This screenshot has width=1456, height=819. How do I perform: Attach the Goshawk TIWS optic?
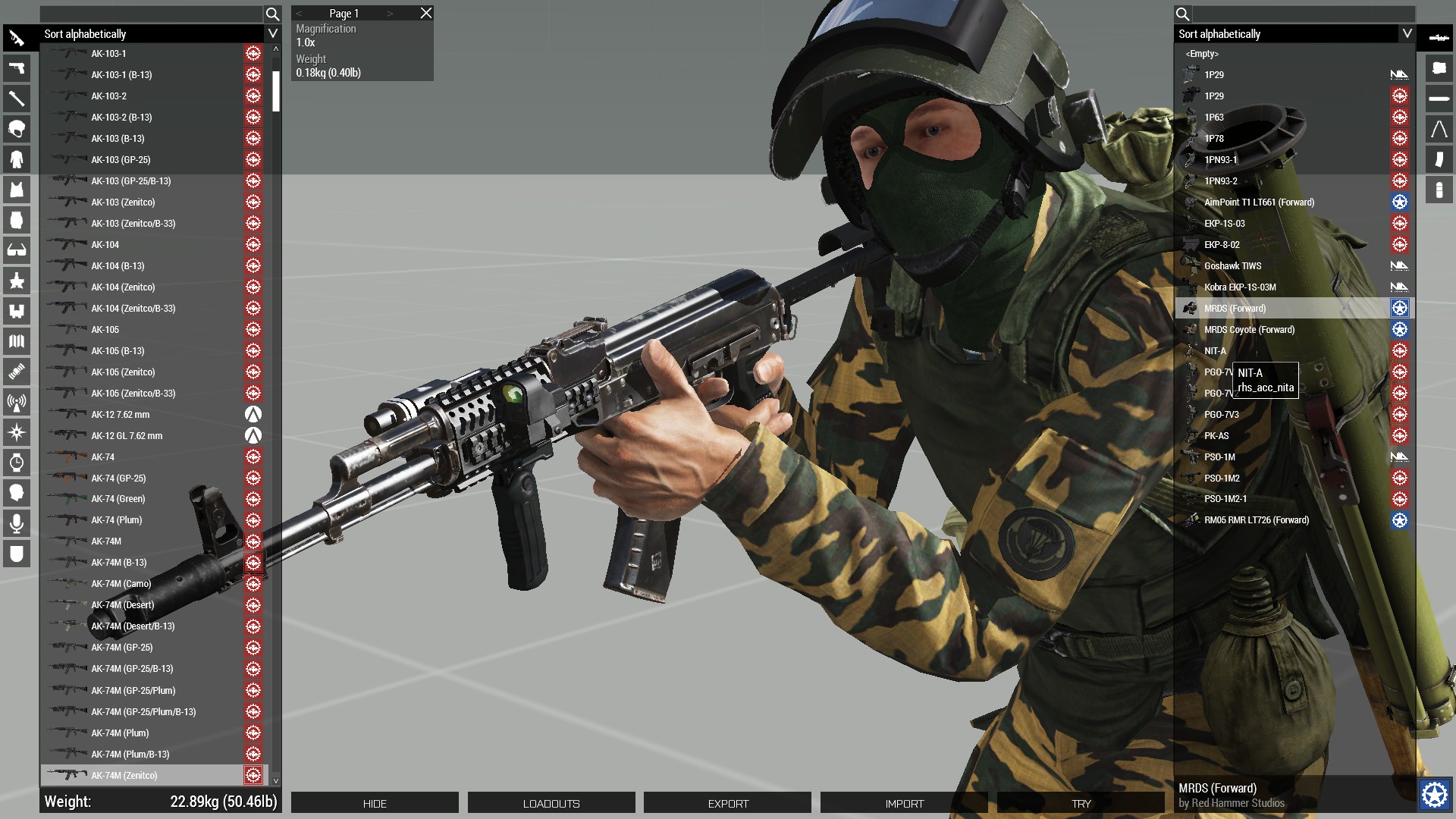pos(1232,266)
